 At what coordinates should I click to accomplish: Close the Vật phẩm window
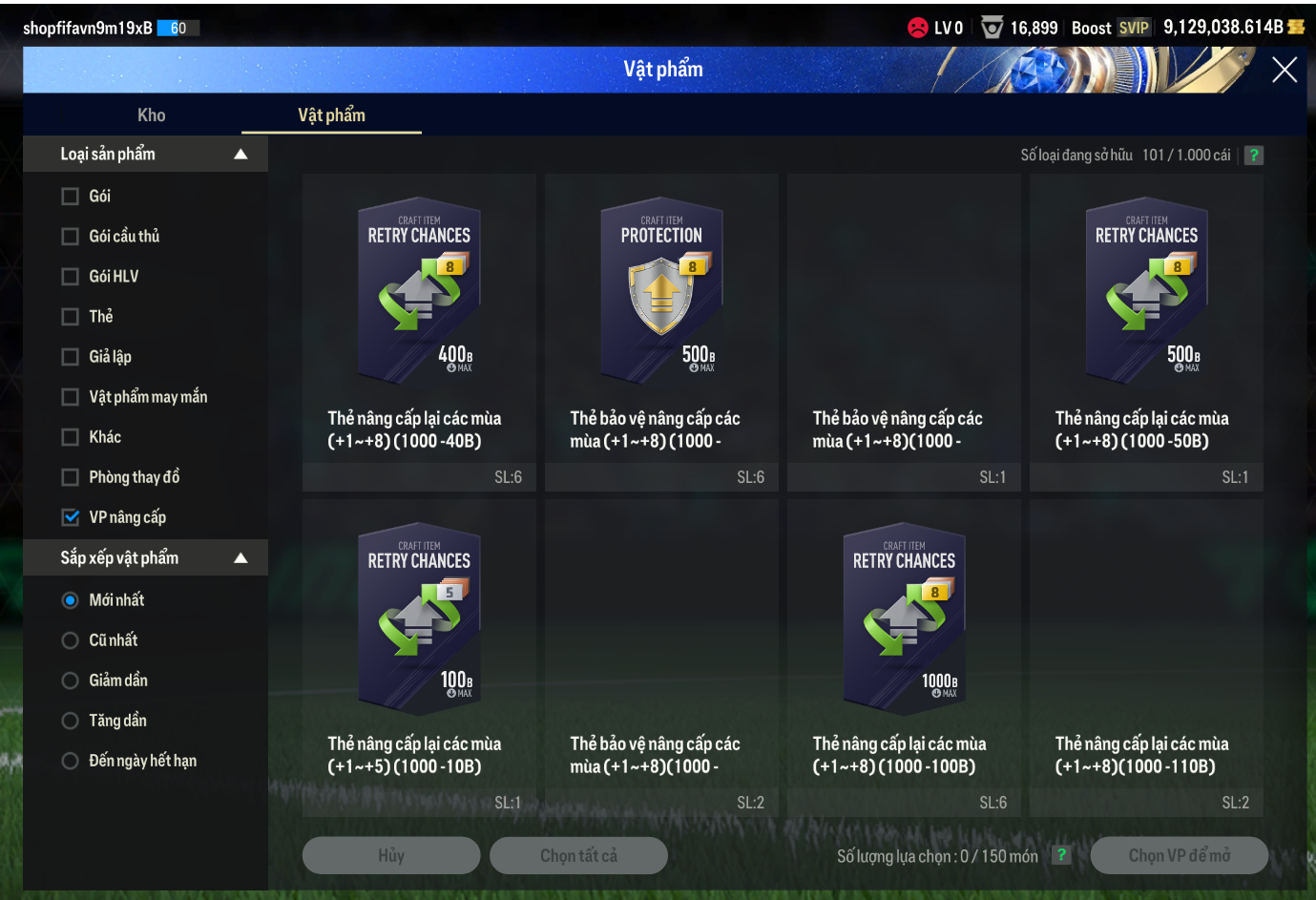click(x=1284, y=70)
